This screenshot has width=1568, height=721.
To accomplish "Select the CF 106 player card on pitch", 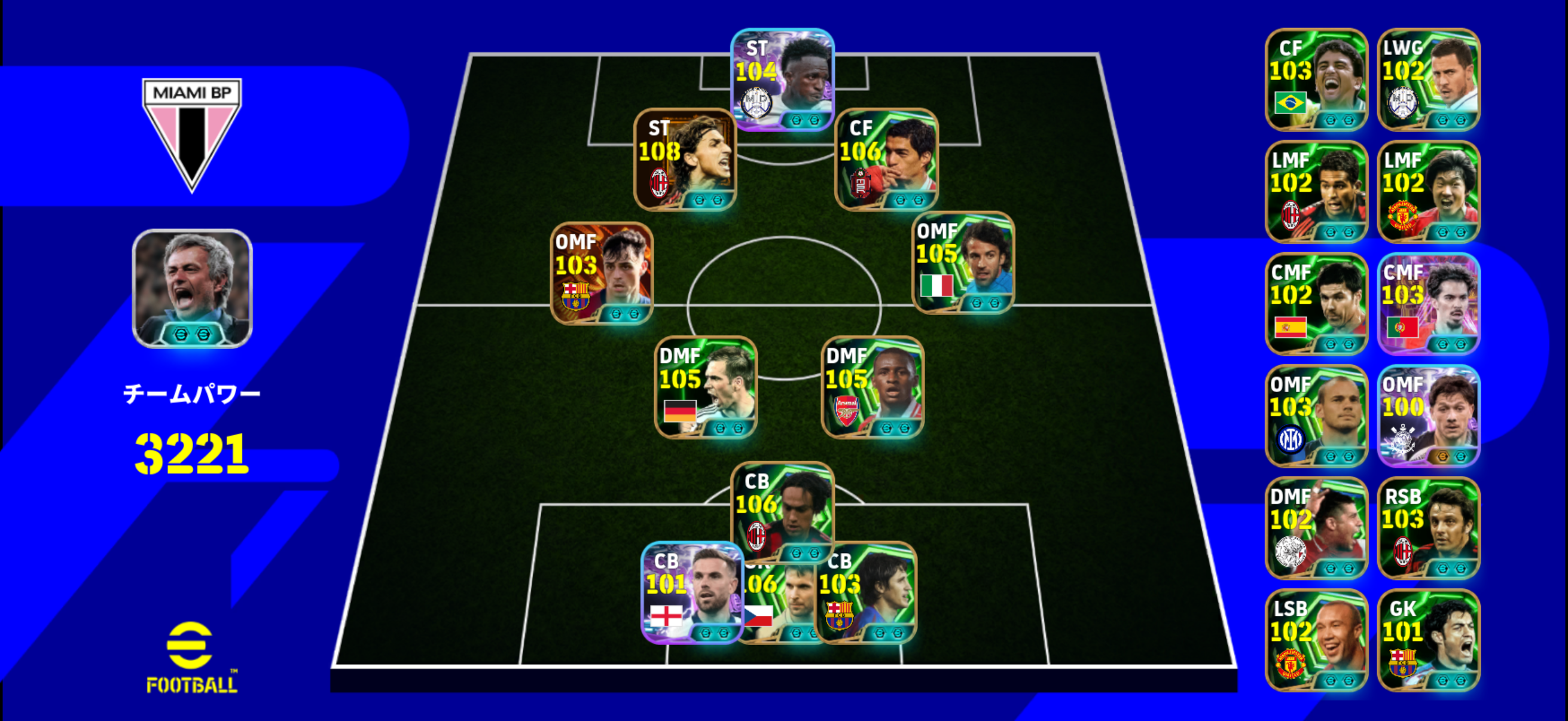I will 886,160.
